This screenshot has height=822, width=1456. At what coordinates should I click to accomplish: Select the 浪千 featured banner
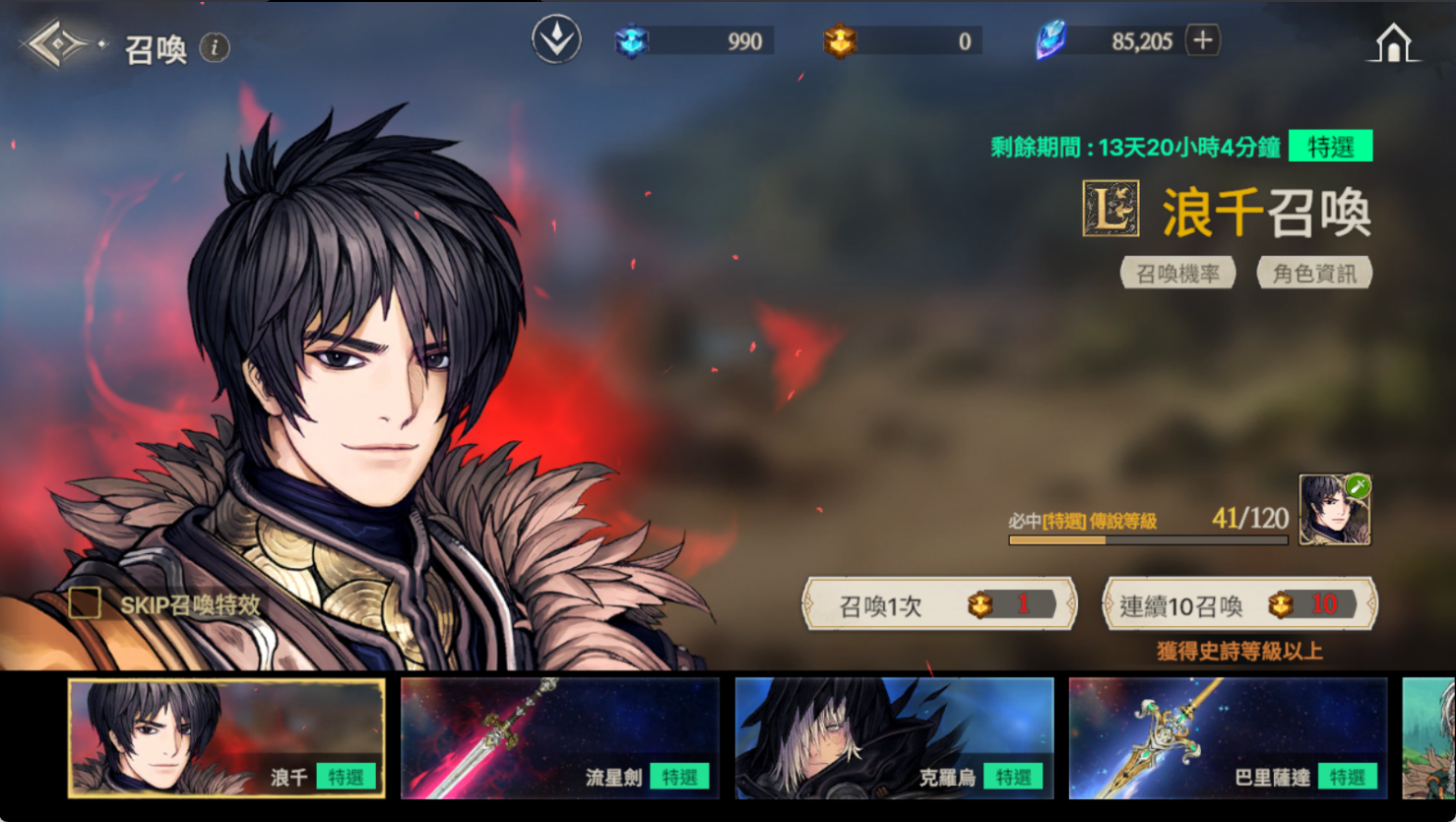pyautogui.click(x=225, y=738)
